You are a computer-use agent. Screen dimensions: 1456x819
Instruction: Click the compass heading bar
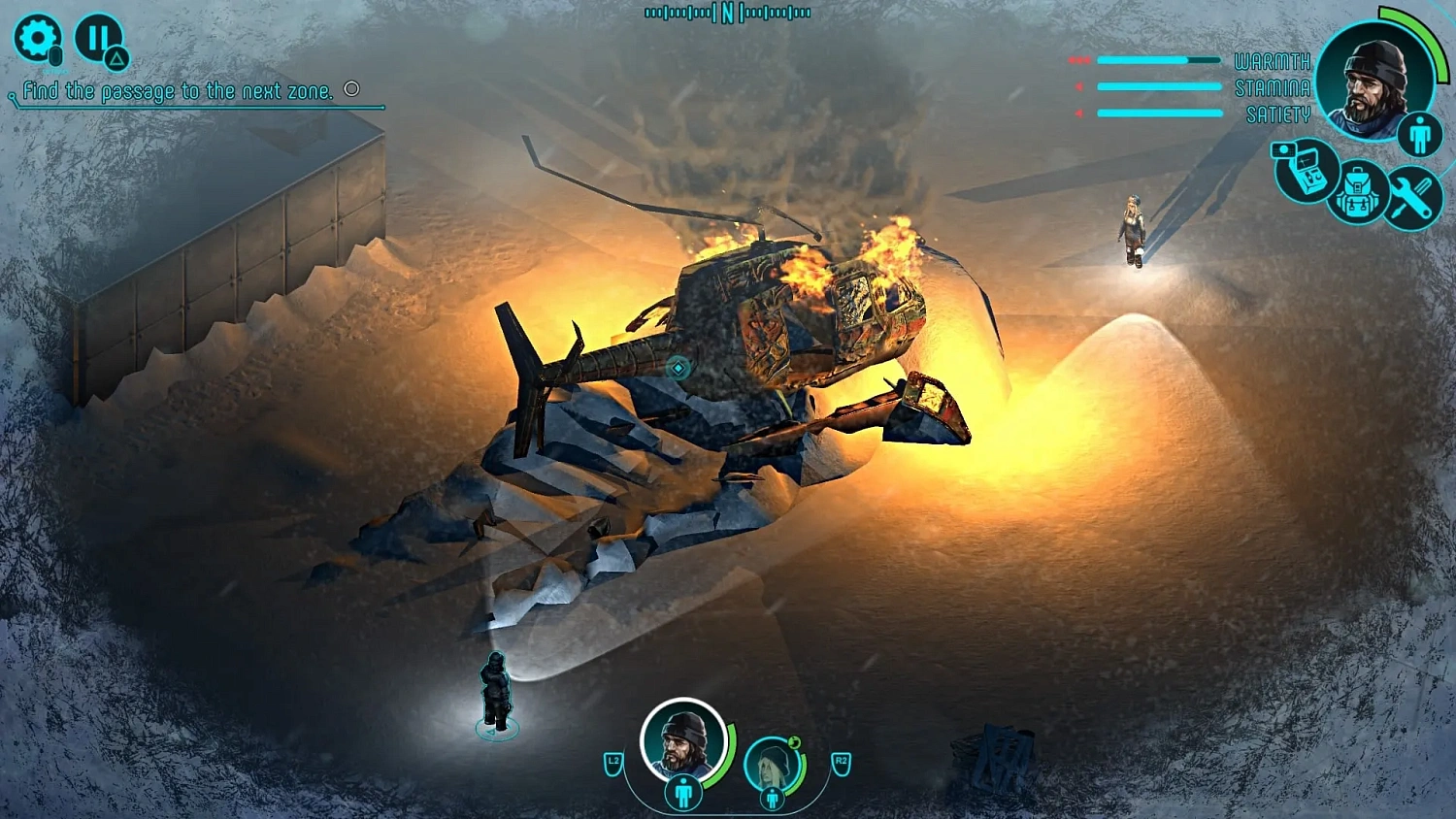(727, 13)
